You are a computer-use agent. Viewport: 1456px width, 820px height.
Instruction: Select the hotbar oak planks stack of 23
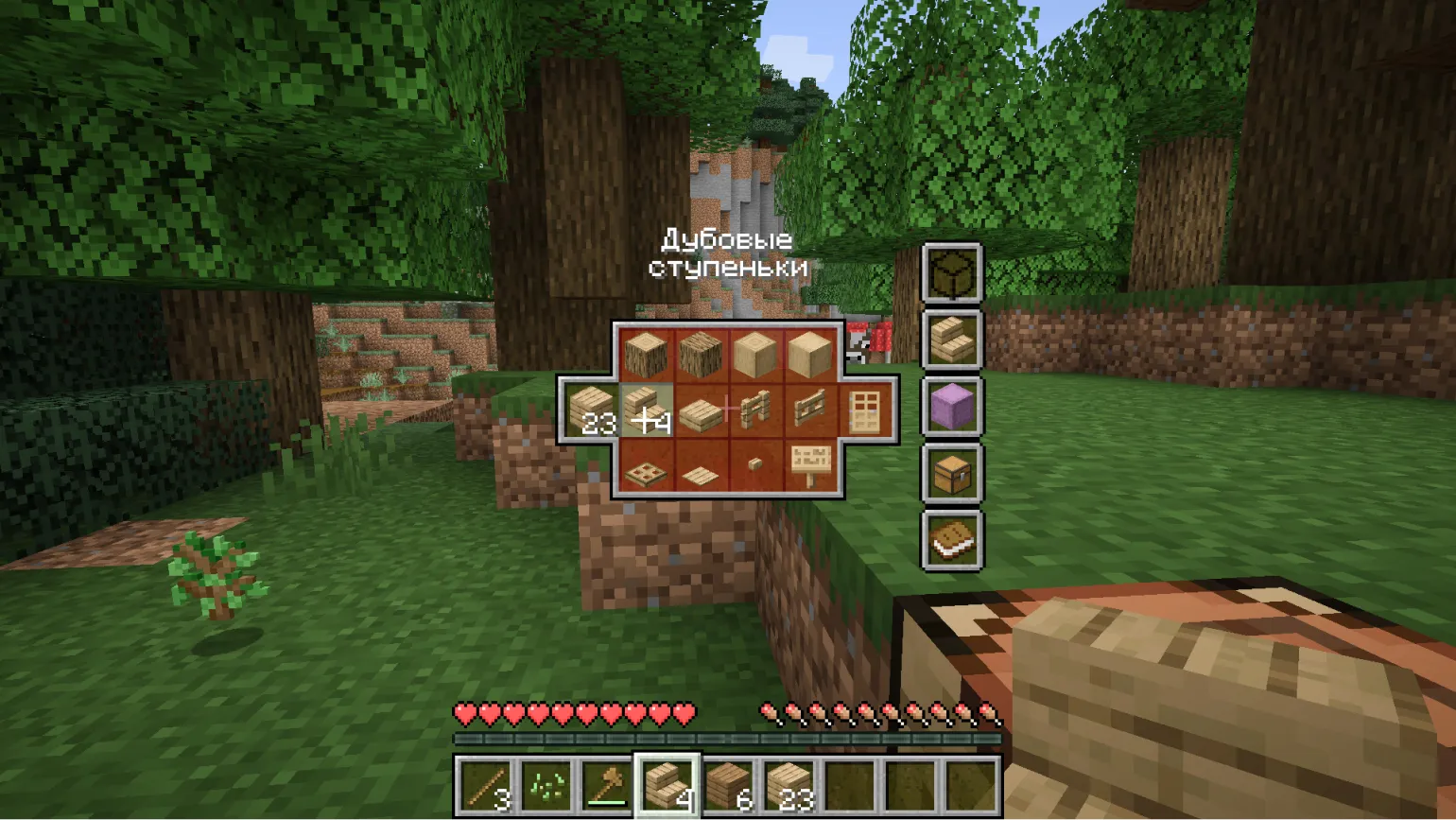pyautogui.click(x=789, y=785)
